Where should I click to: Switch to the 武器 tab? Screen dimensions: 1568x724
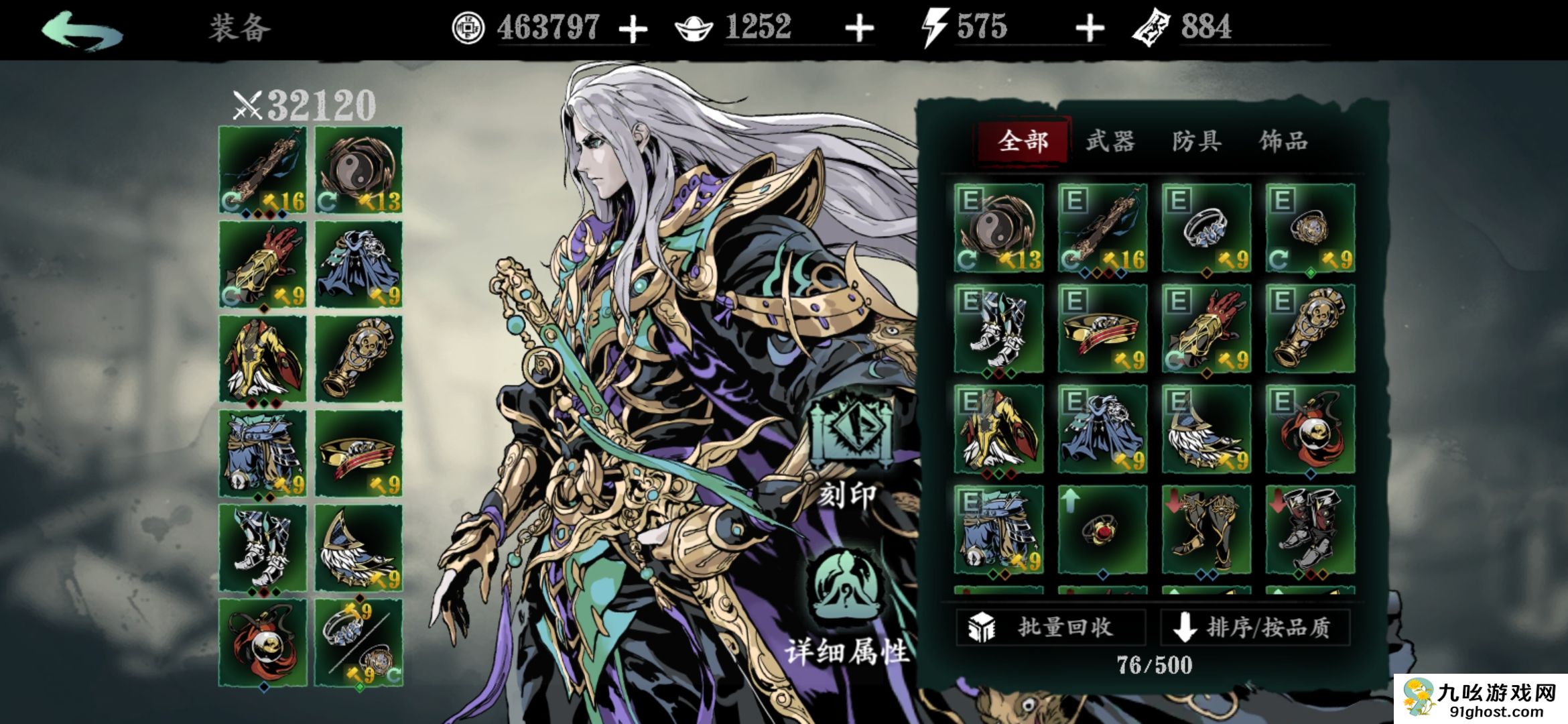(x=1110, y=141)
